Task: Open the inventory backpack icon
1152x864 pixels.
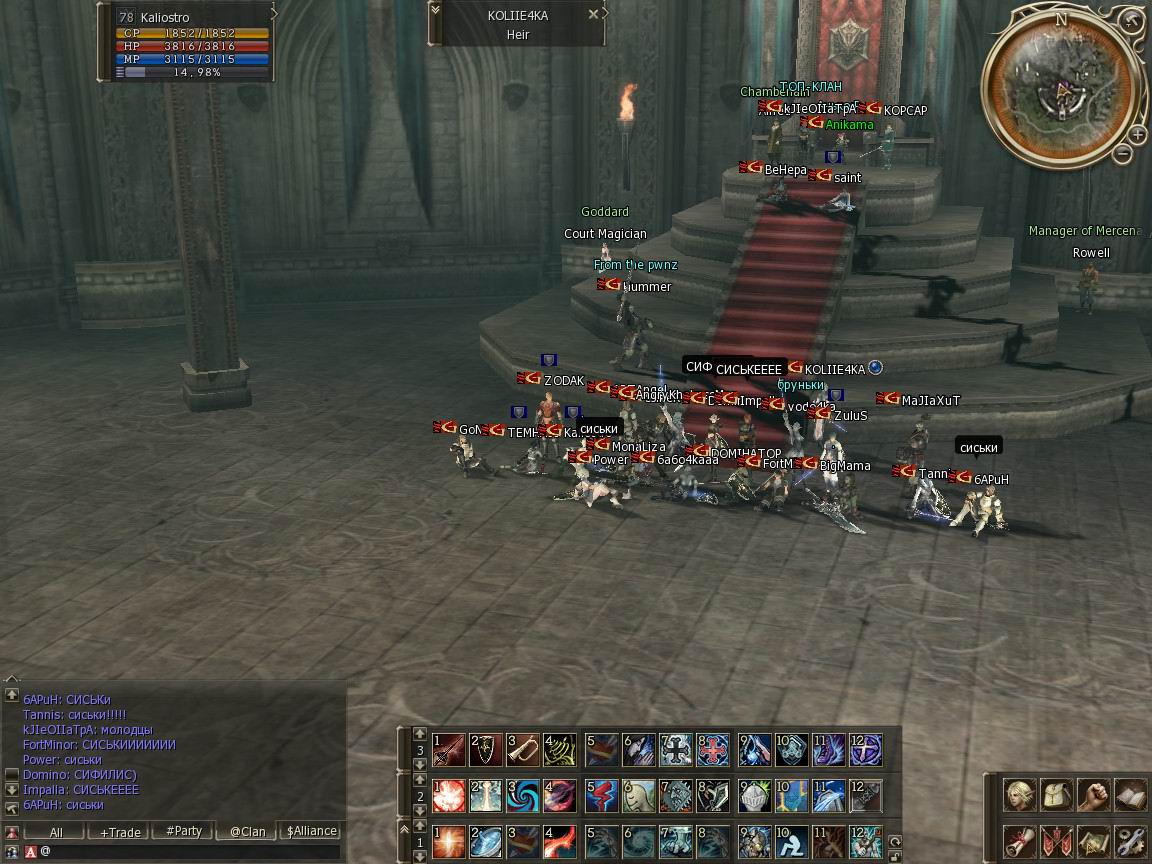Action: point(1057,797)
